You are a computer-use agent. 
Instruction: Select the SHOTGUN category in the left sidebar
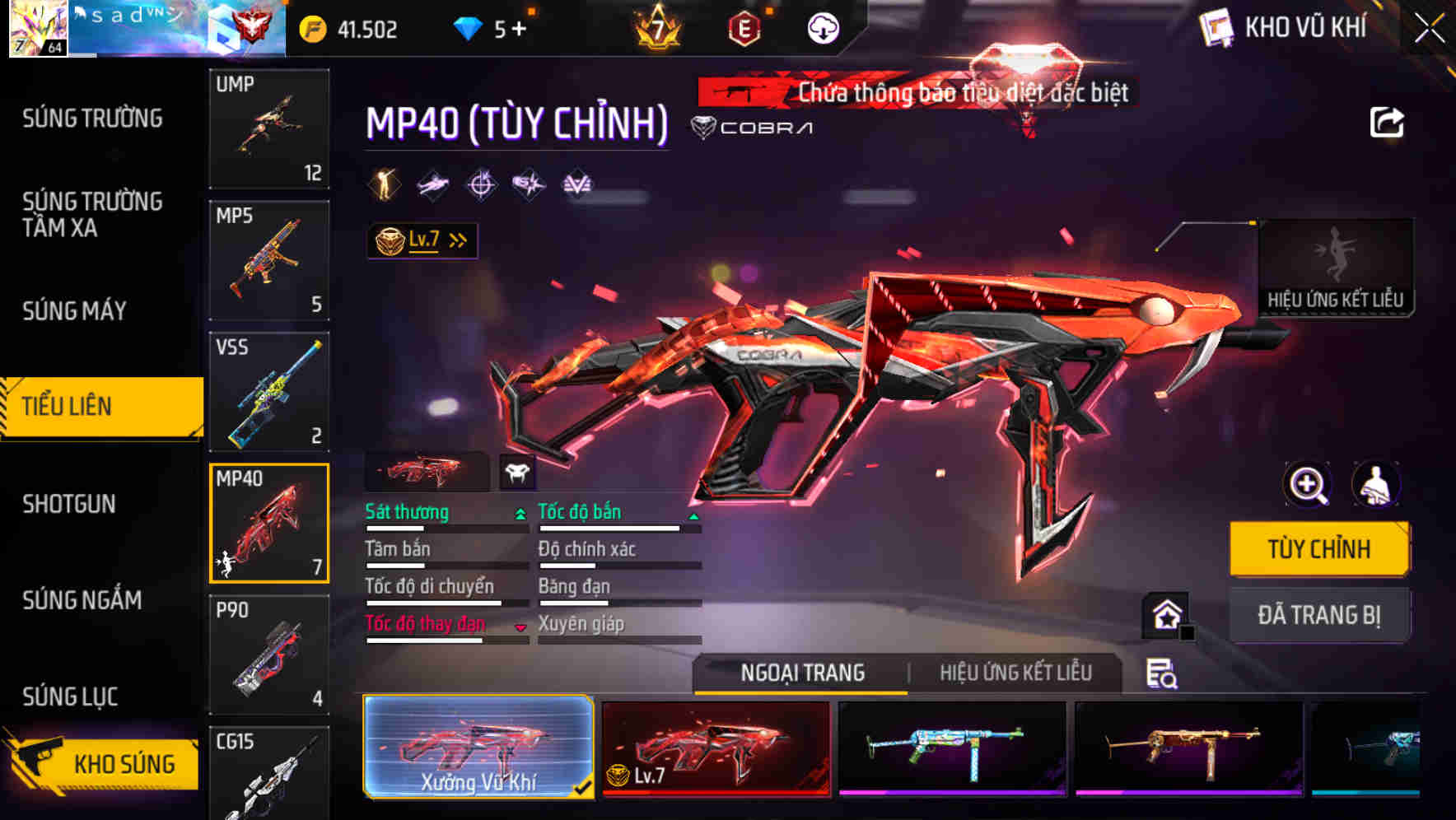(x=68, y=503)
